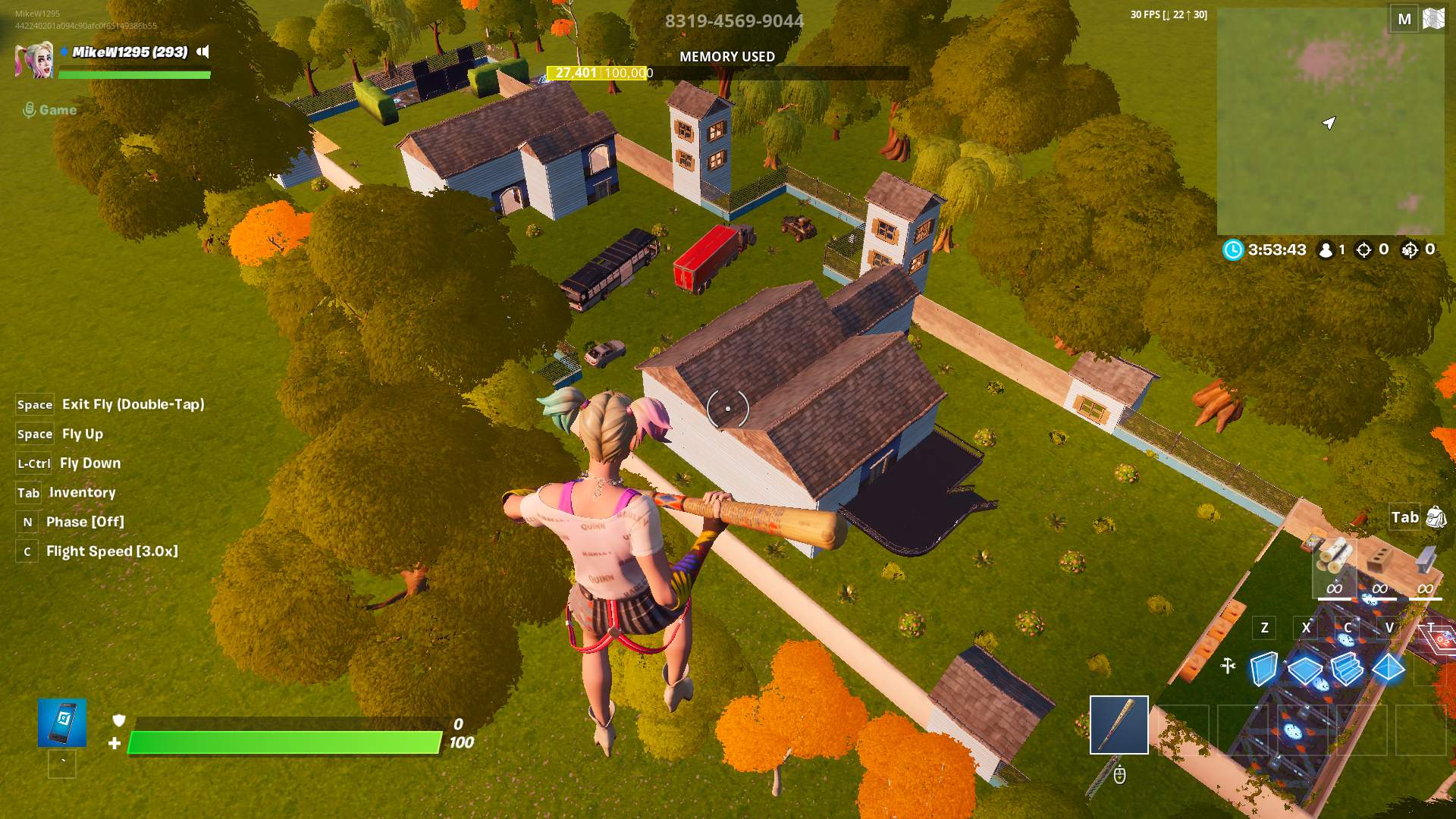Select the wall build piece icon
Screen dimensions: 1456x819
[x=1263, y=668]
